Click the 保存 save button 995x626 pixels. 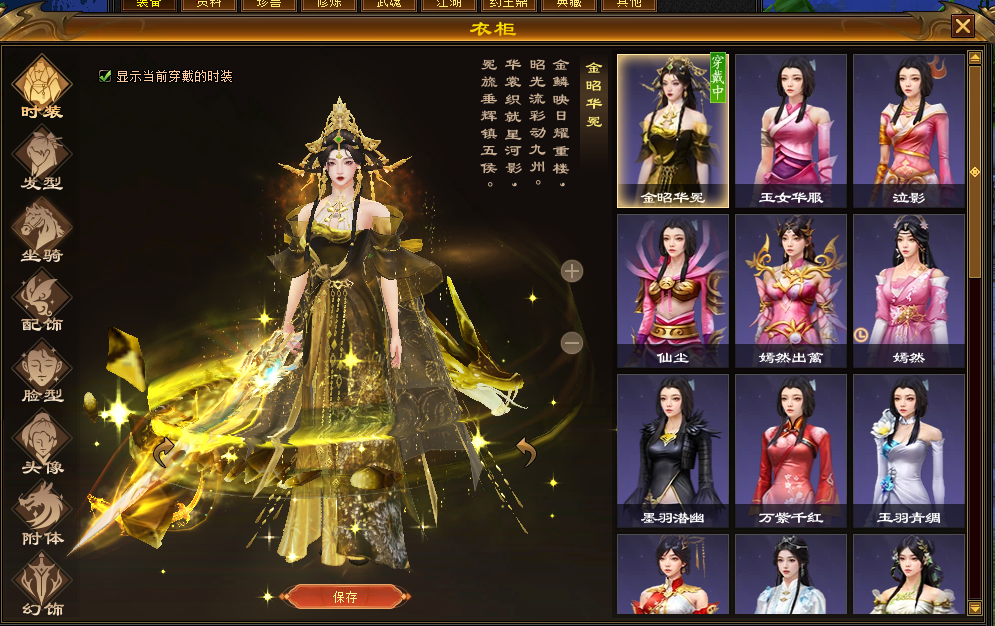[x=344, y=597]
